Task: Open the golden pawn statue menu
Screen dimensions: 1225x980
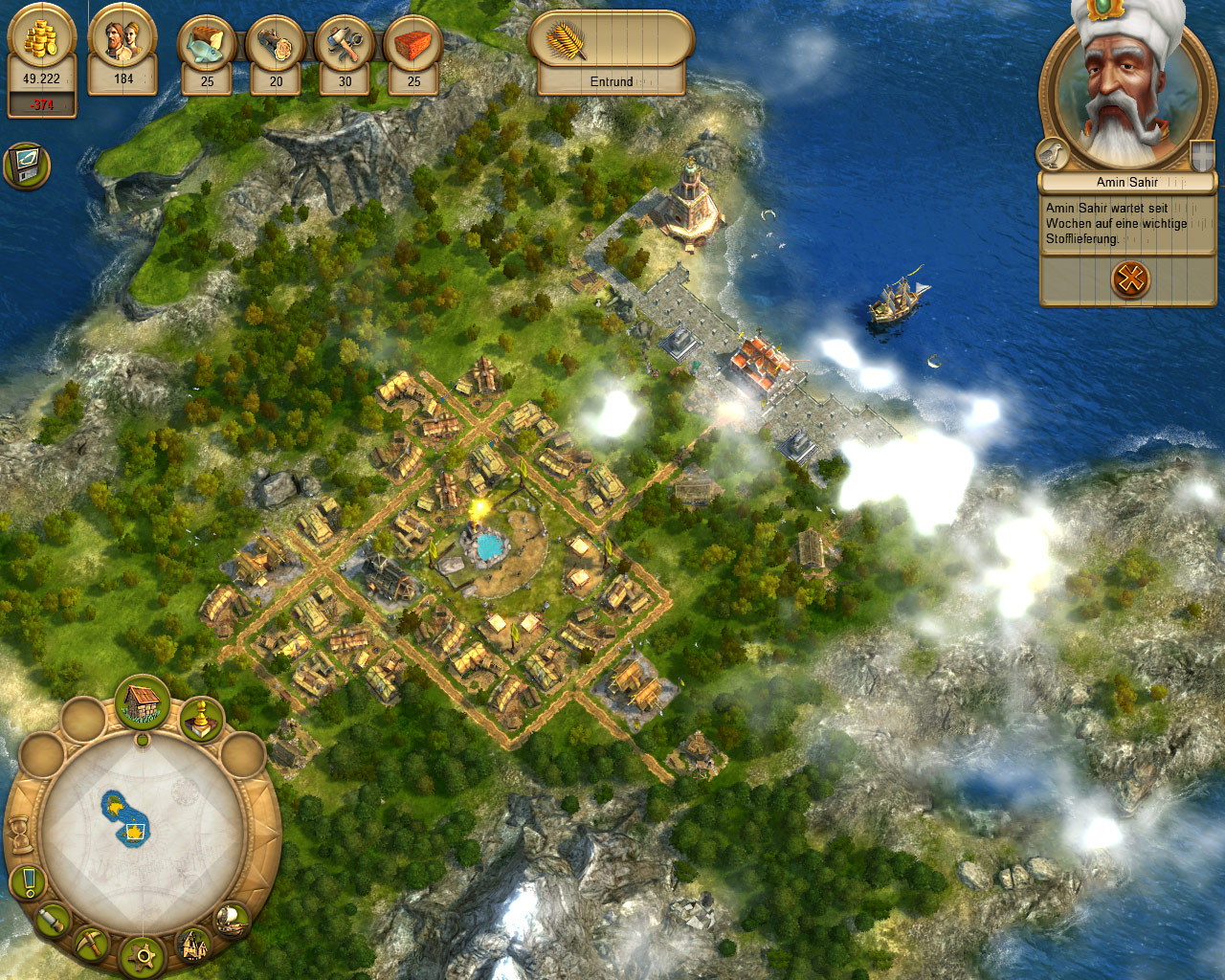Action: 201,719
